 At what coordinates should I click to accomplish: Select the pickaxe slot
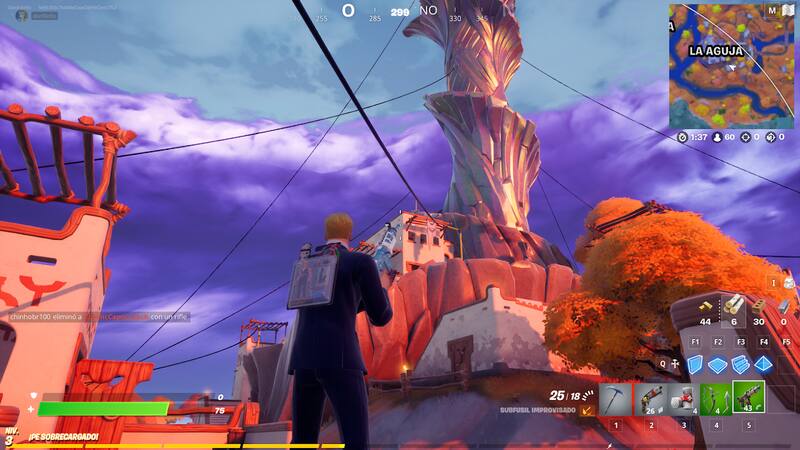616,399
